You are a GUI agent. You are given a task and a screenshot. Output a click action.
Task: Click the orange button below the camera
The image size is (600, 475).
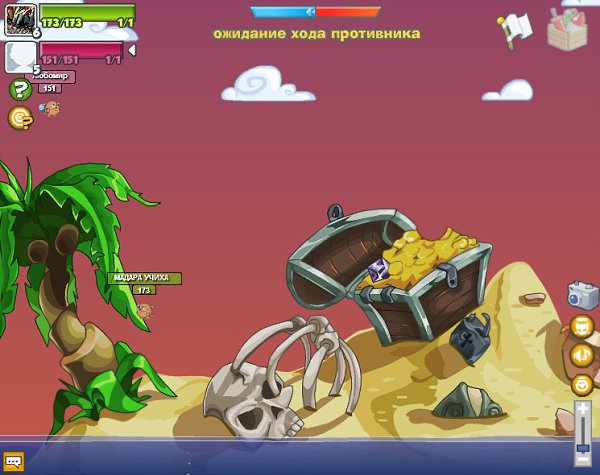(x=582, y=326)
